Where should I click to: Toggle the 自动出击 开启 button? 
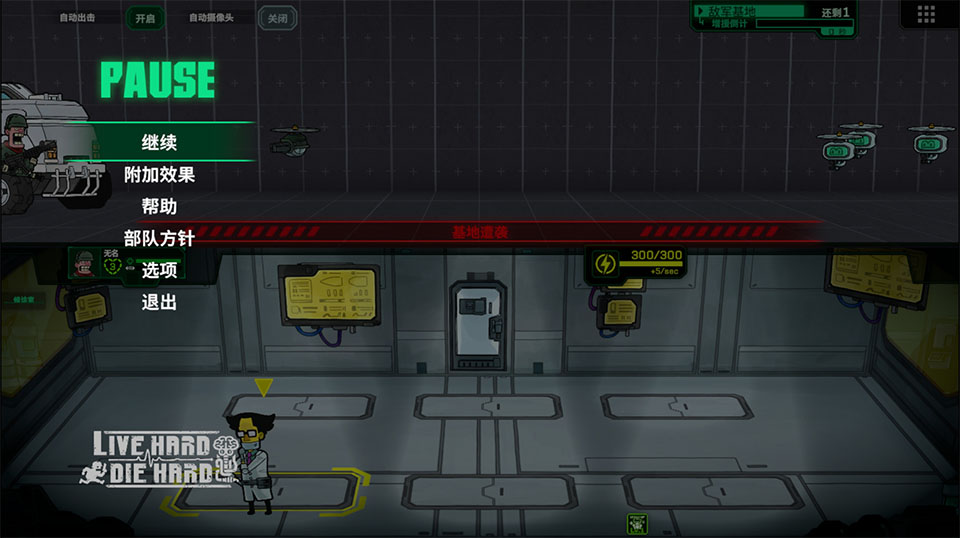(x=145, y=18)
